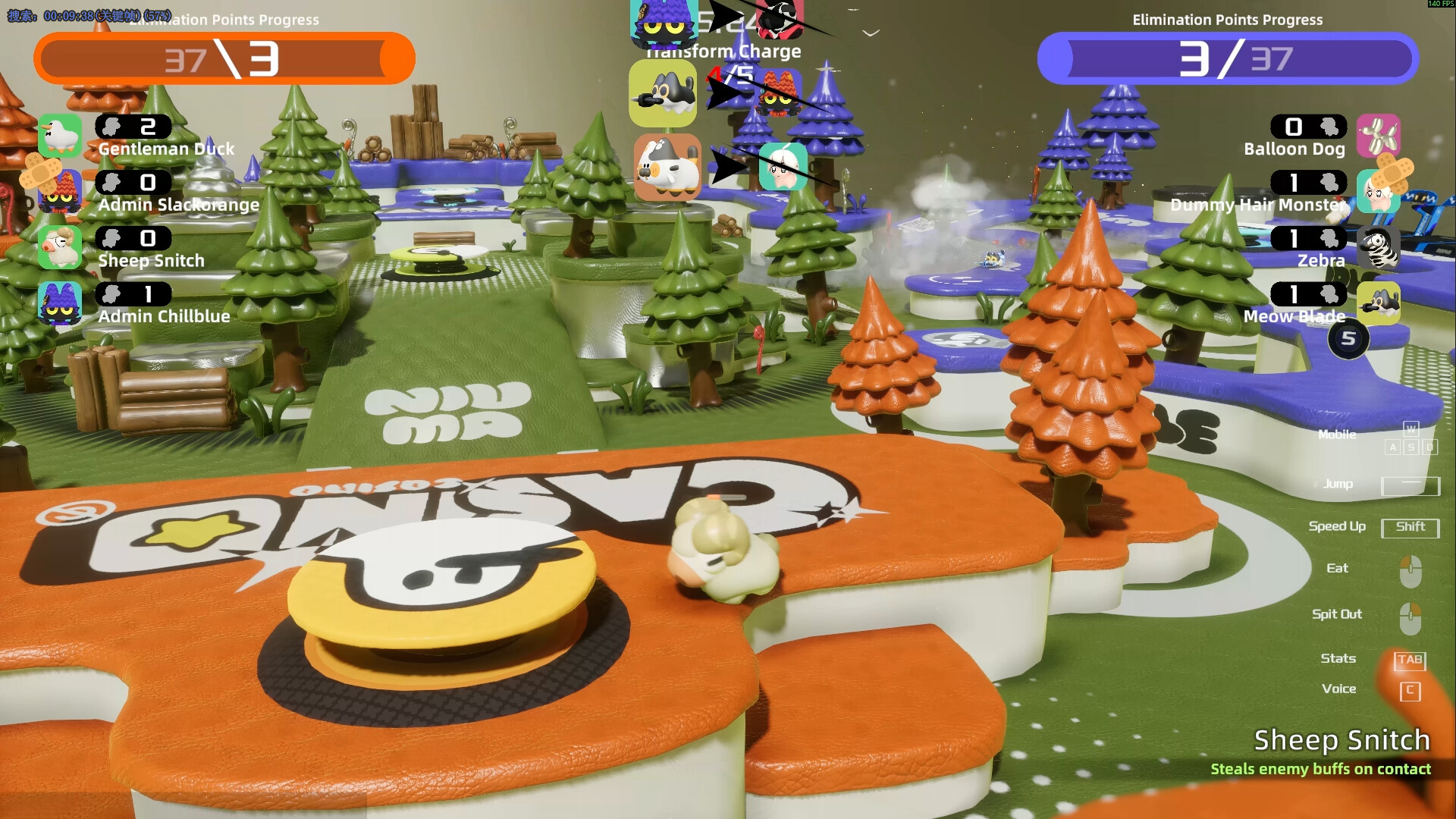Click the black-and-white cat with gun feed icon
1456x819 pixels.
[x=663, y=93]
